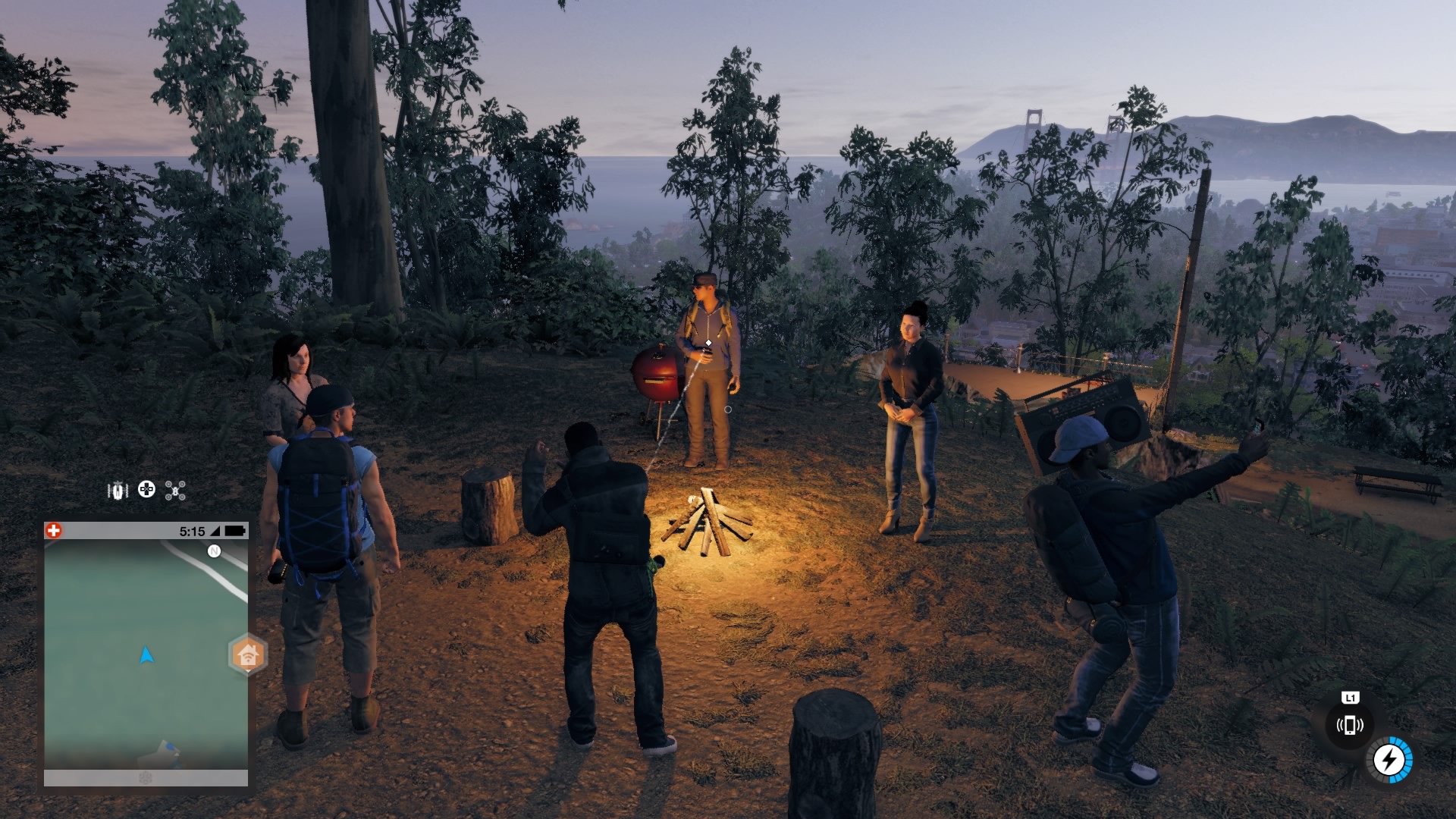Click the blue player arrow on minimap
This screenshot has width=1456, height=819.
[146, 654]
